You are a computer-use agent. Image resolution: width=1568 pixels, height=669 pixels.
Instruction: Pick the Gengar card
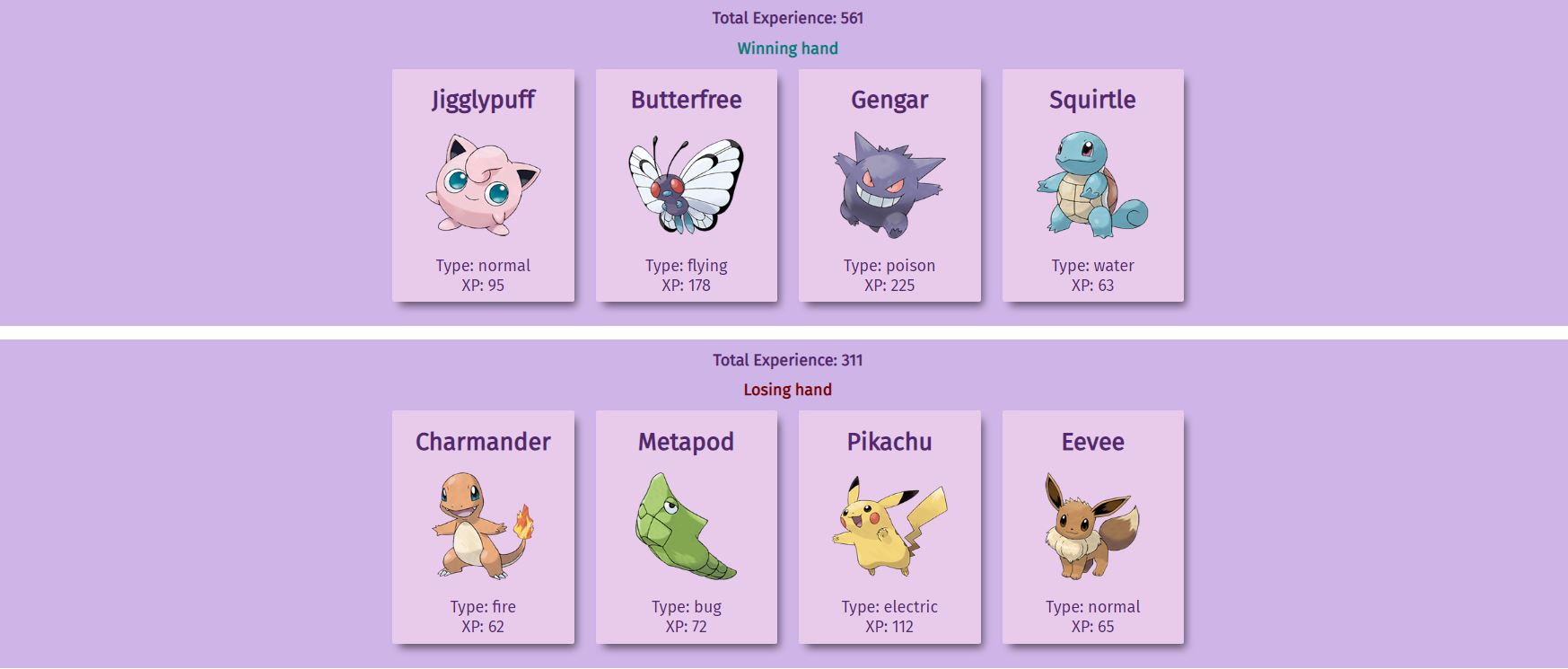point(889,186)
